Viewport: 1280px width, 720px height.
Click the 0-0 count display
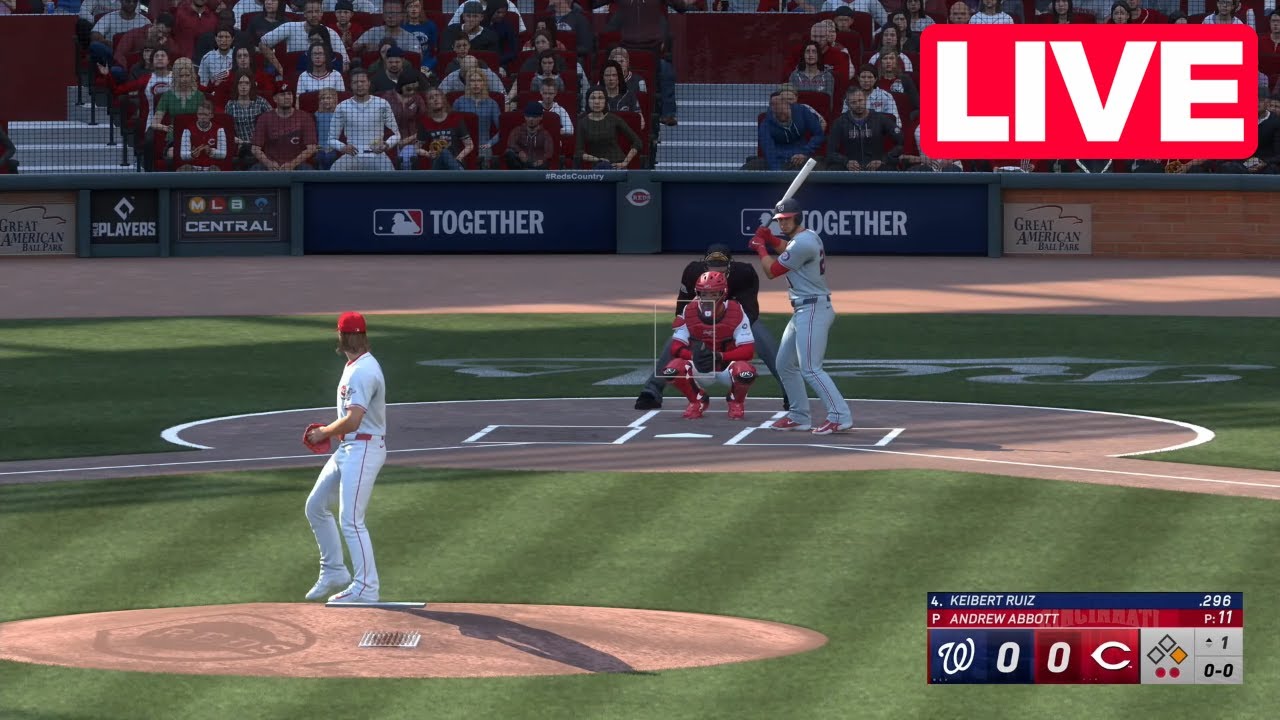pos(1218,670)
